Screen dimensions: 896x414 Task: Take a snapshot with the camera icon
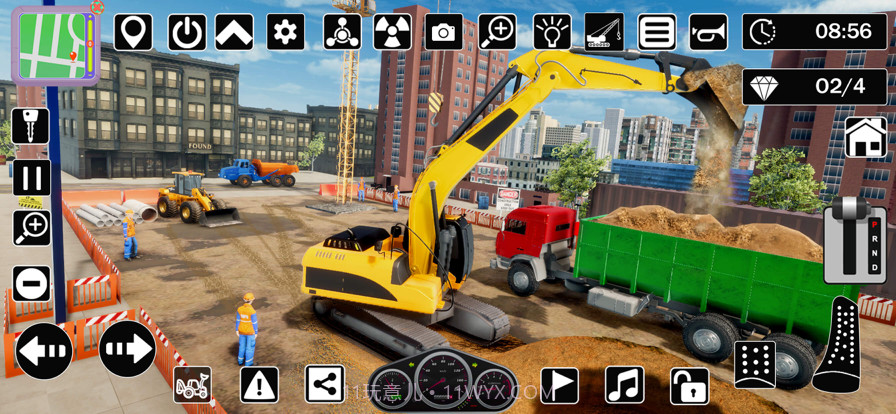(444, 32)
